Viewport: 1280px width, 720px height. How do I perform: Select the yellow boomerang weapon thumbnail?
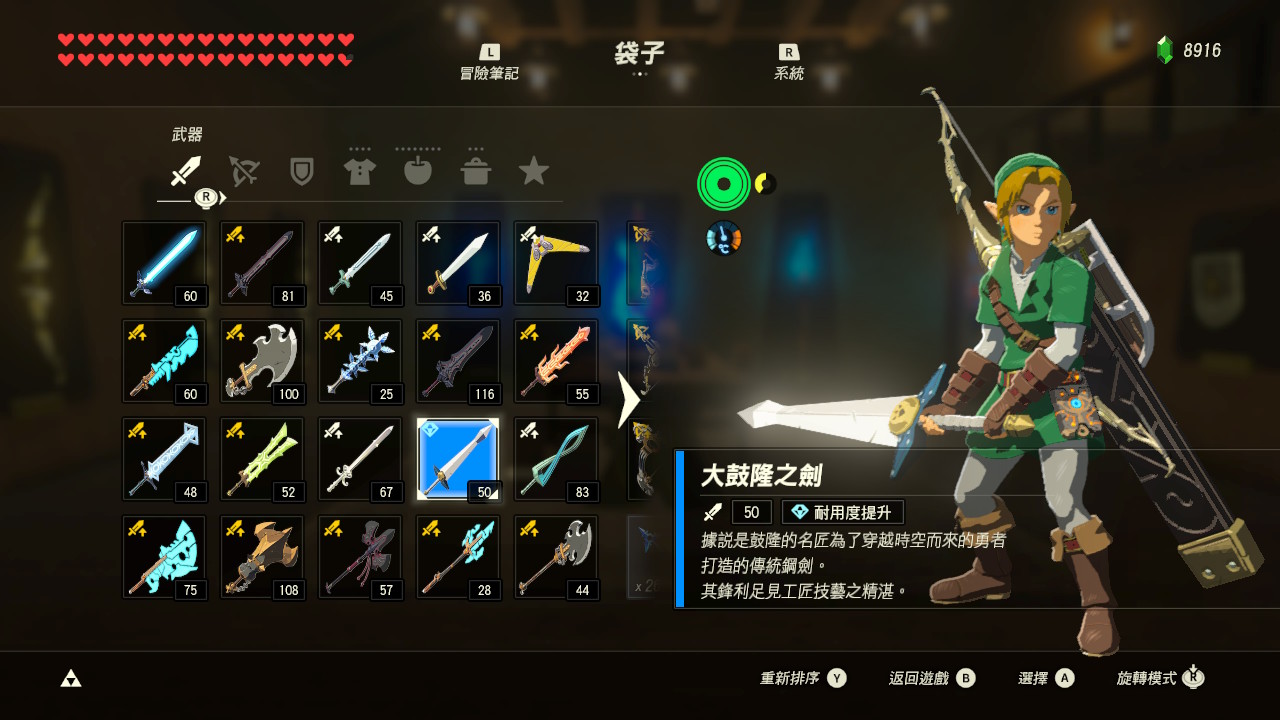[556, 263]
